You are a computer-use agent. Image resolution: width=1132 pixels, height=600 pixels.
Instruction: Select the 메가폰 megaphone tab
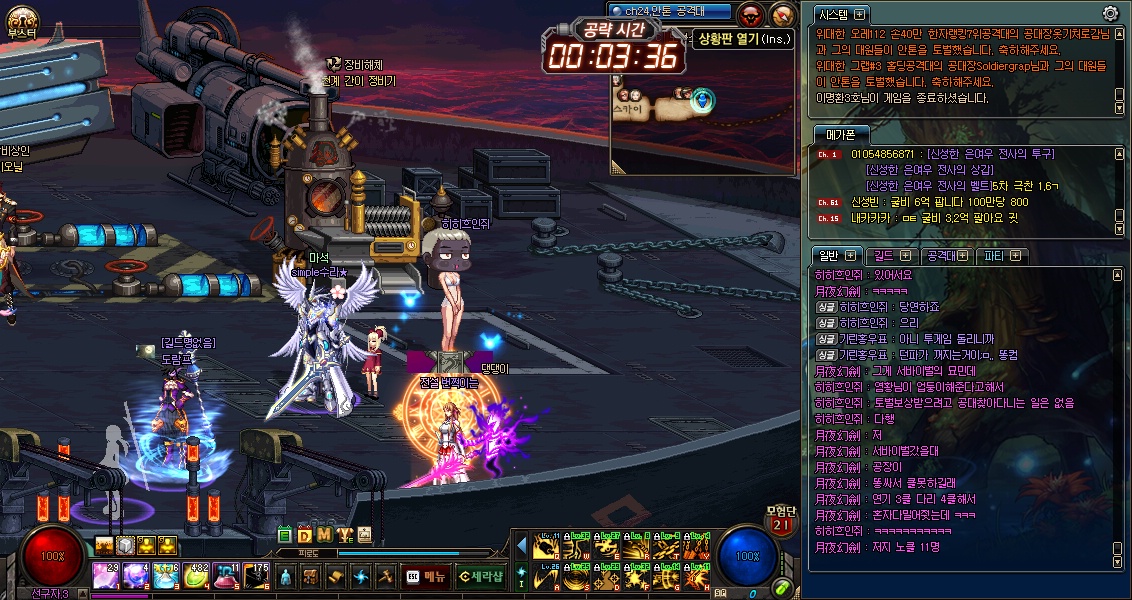840,134
